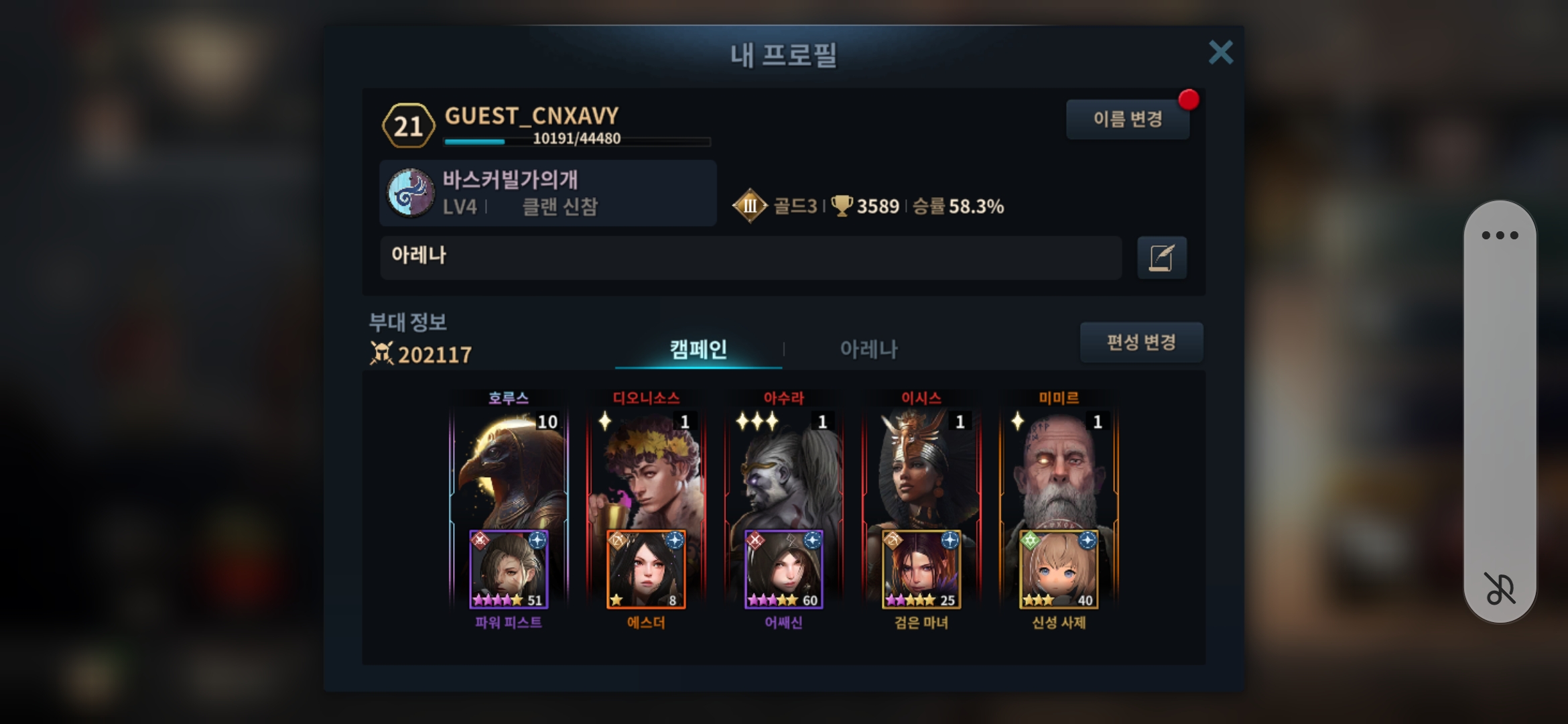Image resolution: width=1568 pixels, height=724 pixels.
Task: Select the 호루스 card
Action: coord(509,469)
